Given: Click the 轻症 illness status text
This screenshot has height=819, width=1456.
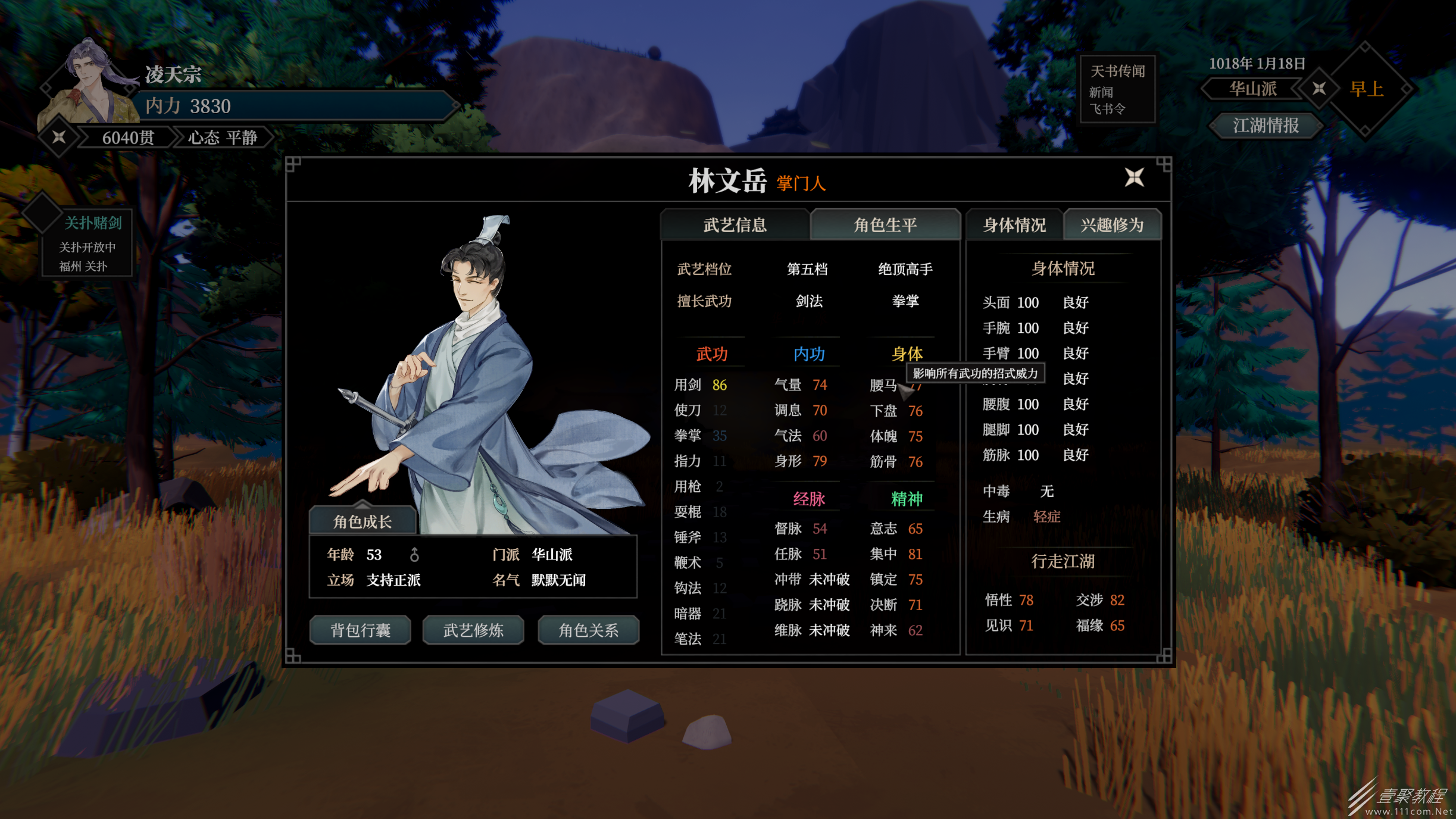Looking at the screenshot, I should tap(1047, 517).
